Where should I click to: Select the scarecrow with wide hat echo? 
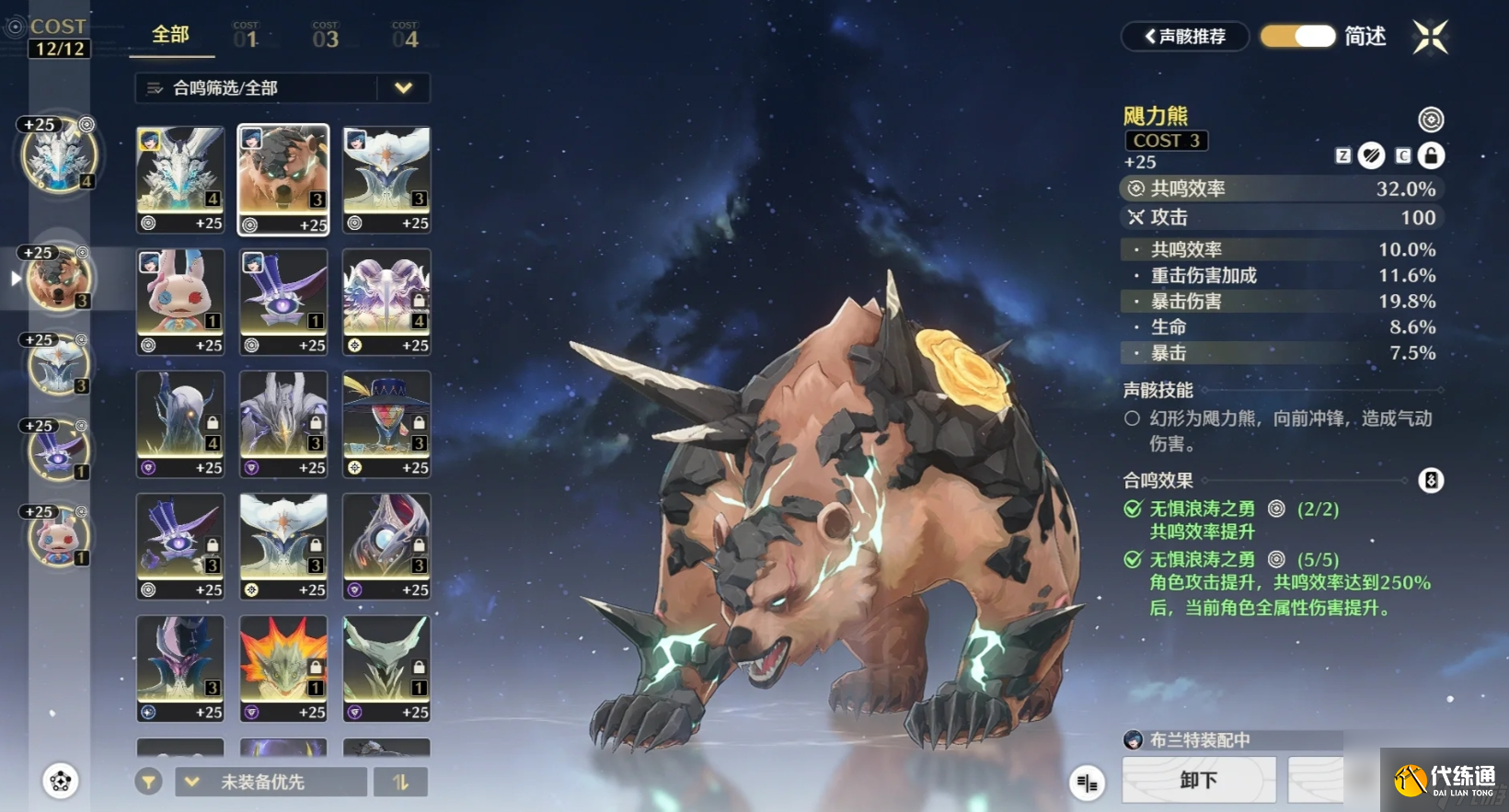tap(386, 423)
